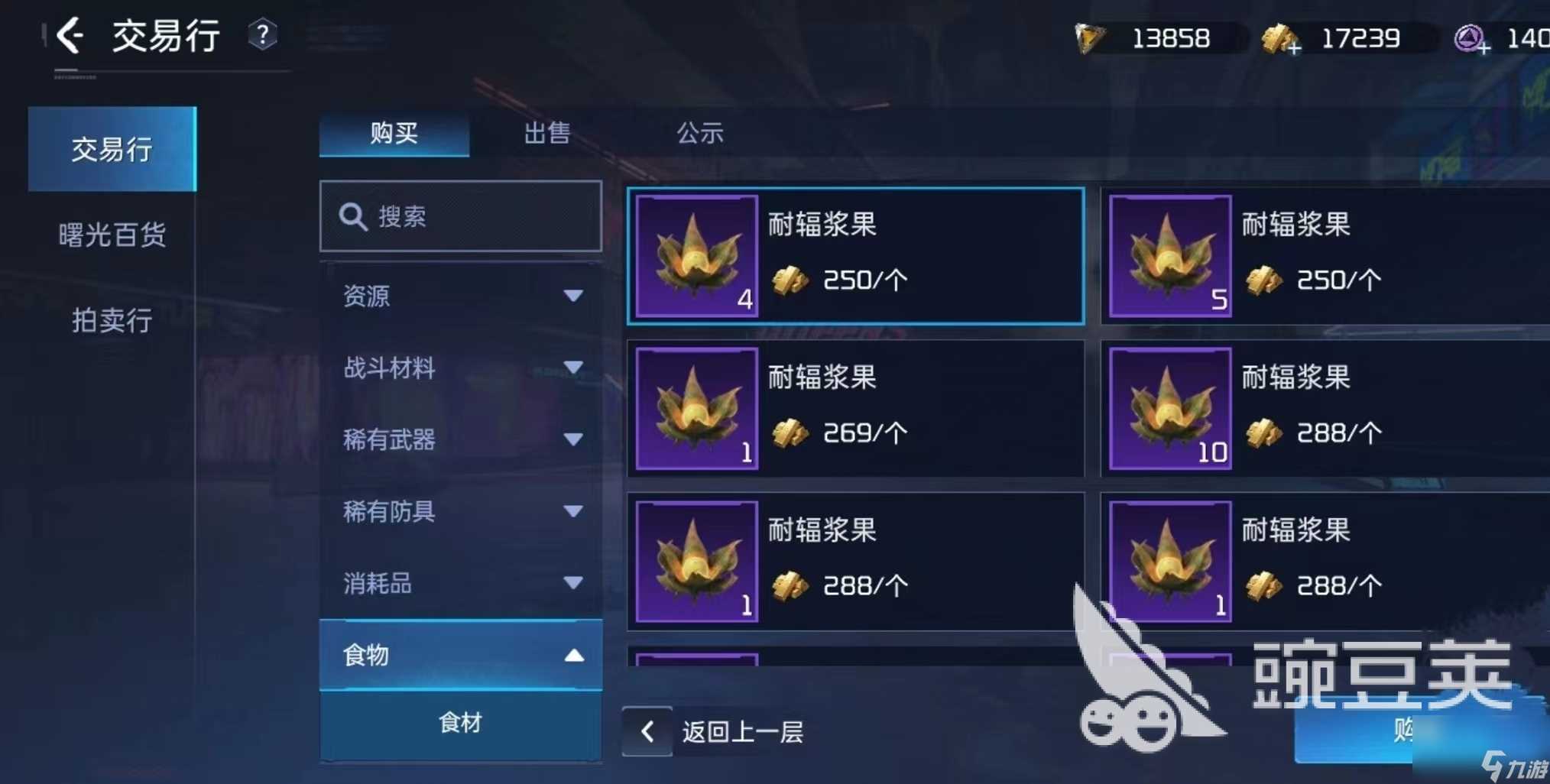Open the help question mark icon

click(x=263, y=34)
